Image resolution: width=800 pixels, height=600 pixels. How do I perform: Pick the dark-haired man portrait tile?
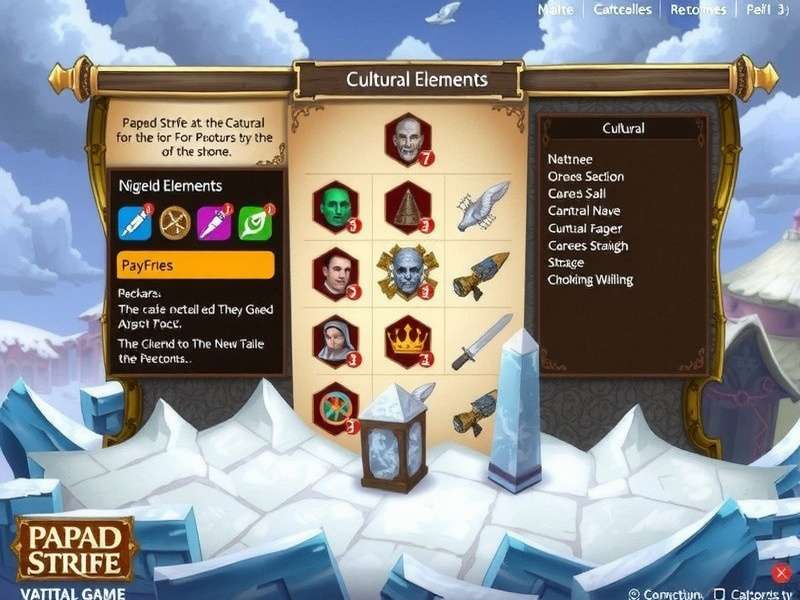[336, 273]
